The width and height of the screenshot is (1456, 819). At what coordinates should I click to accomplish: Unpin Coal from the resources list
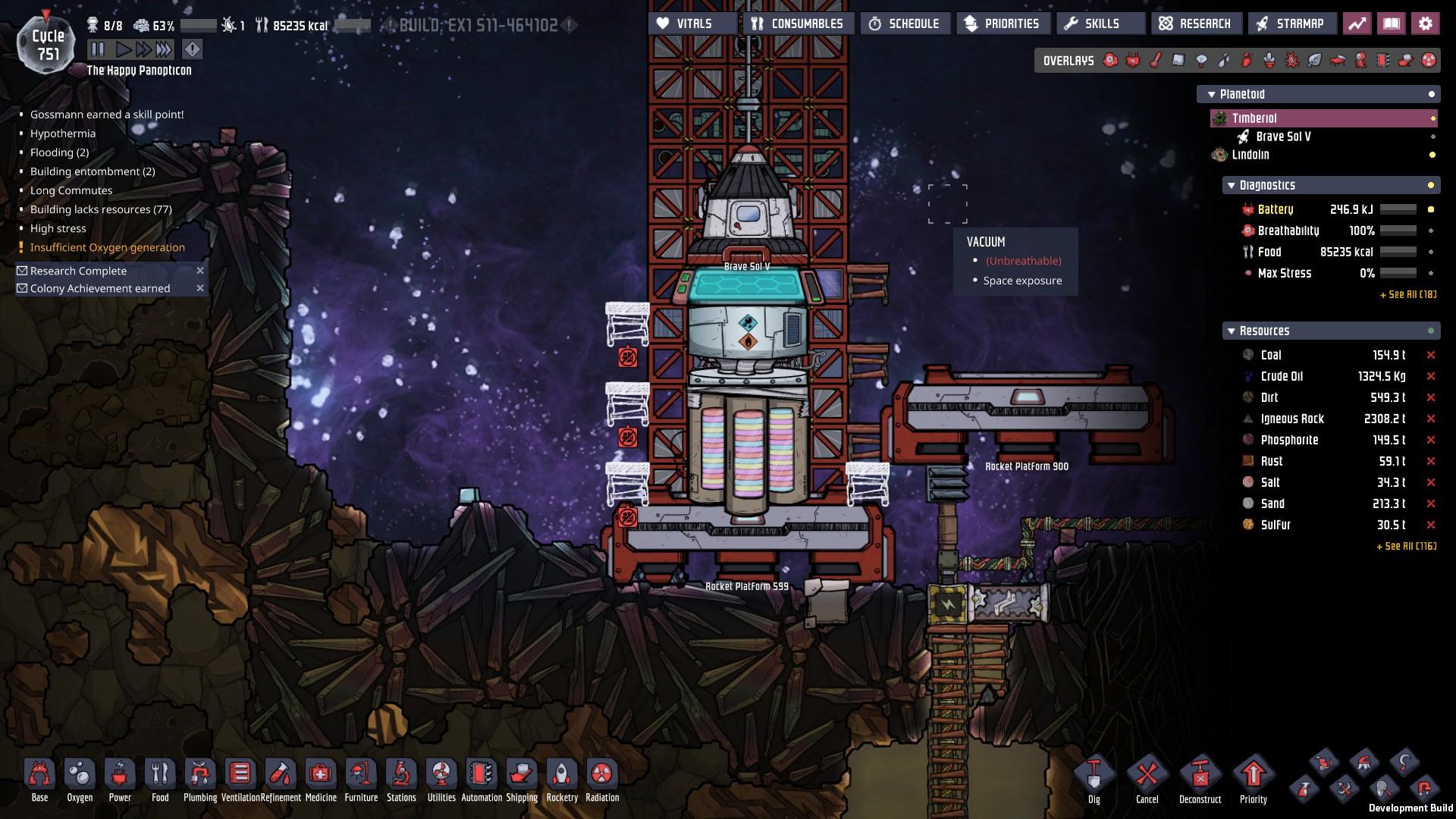click(1431, 355)
